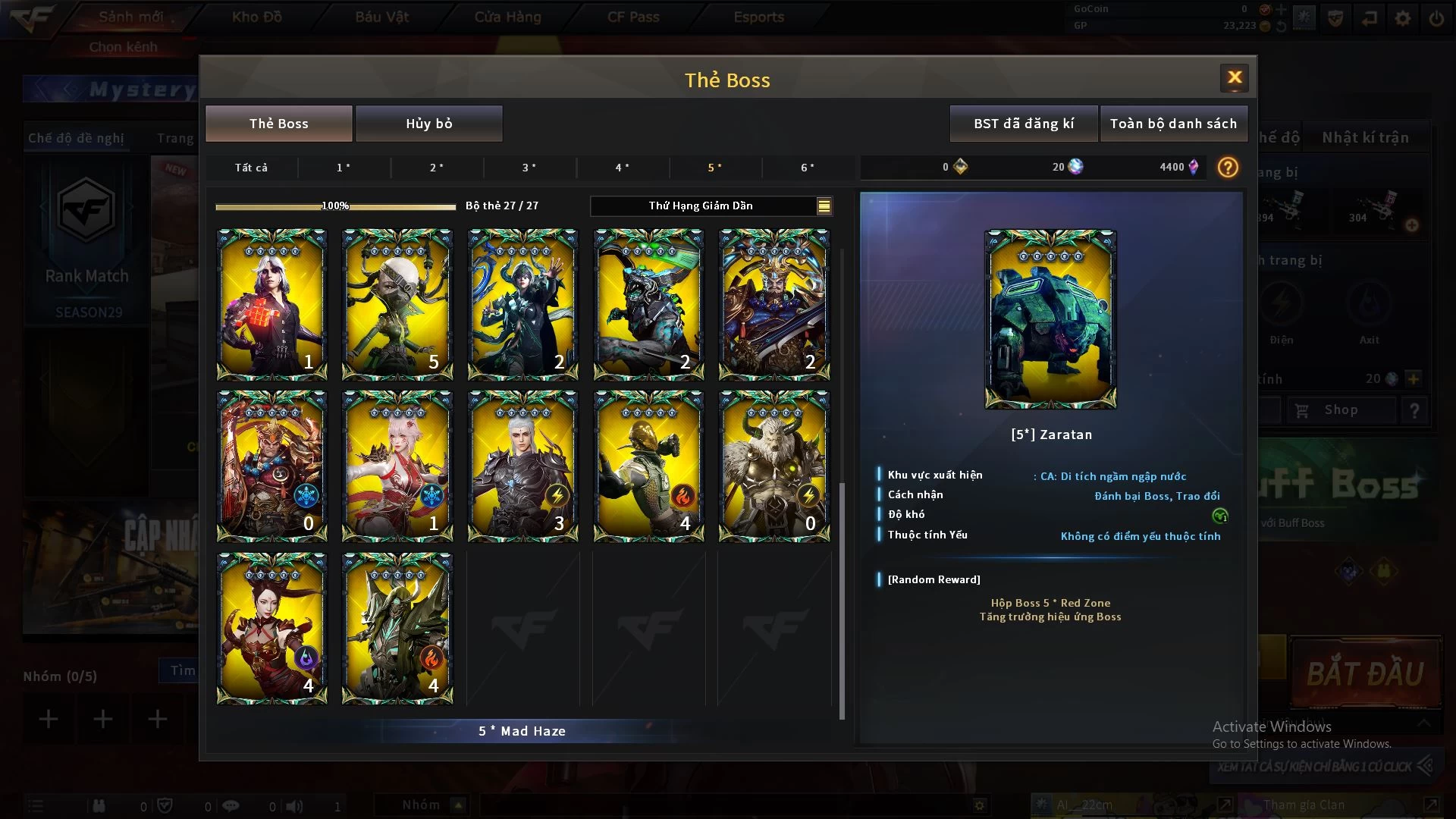This screenshot has height=819, width=1456.
Task: Click the orange question mark help icon
Action: [1227, 168]
